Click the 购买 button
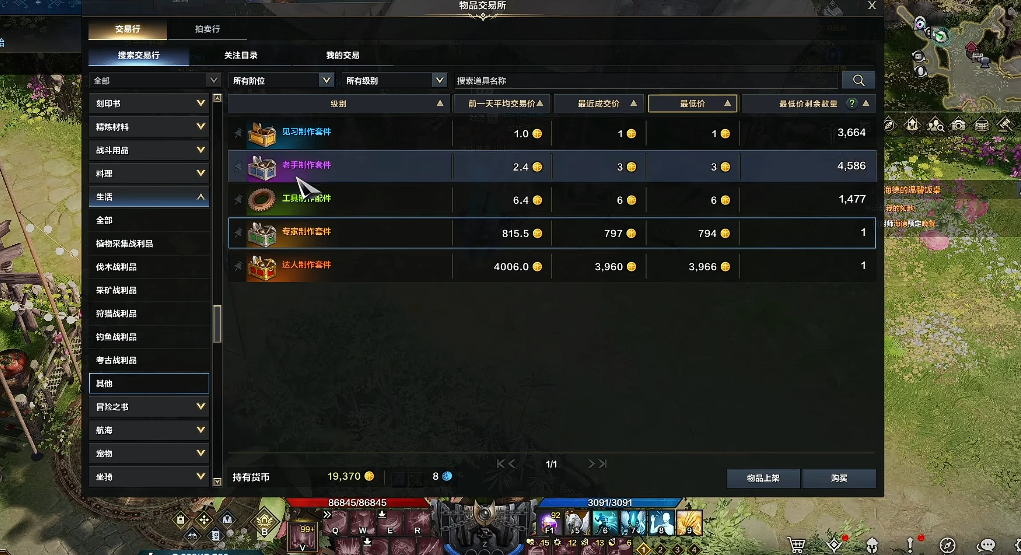 pyautogui.click(x=838, y=478)
